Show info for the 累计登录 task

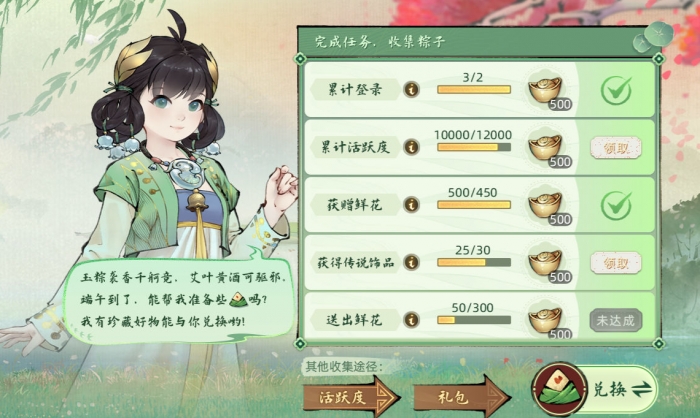tap(410, 90)
